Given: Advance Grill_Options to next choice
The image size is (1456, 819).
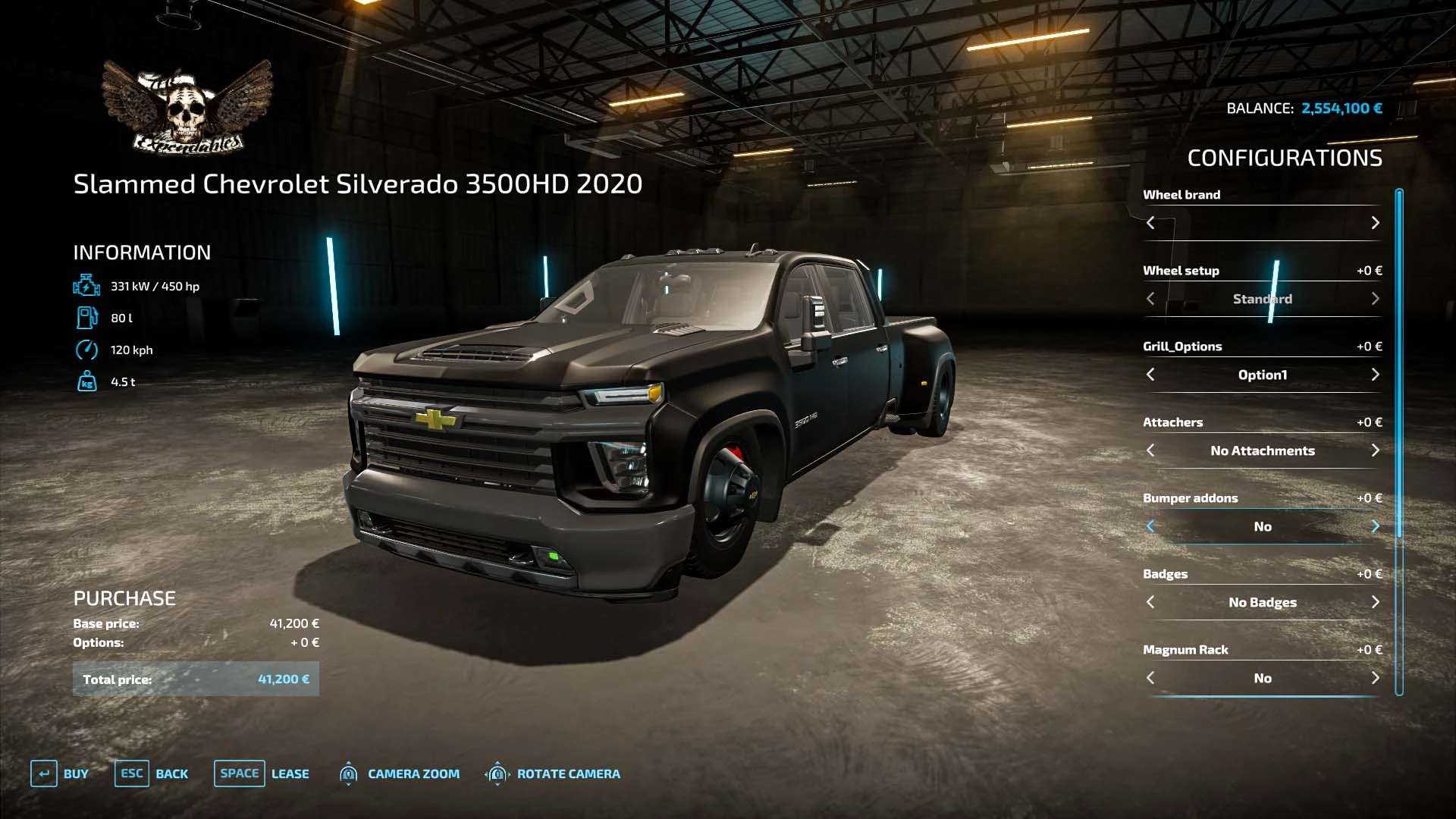Looking at the screenshot, I should [x=1375, y=375].
